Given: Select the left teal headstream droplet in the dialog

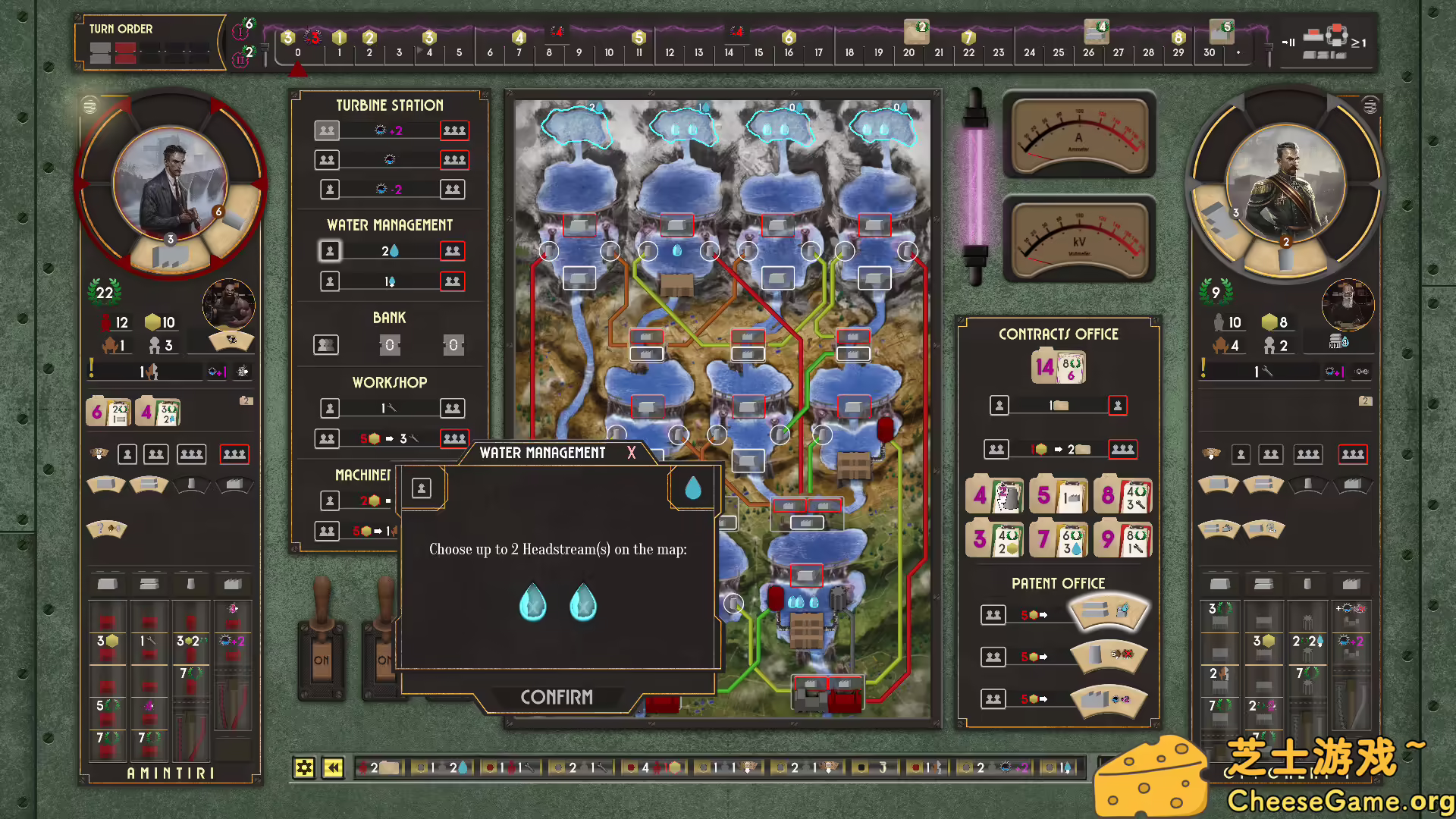Looking at the screenshot, I should click(533, 603).
